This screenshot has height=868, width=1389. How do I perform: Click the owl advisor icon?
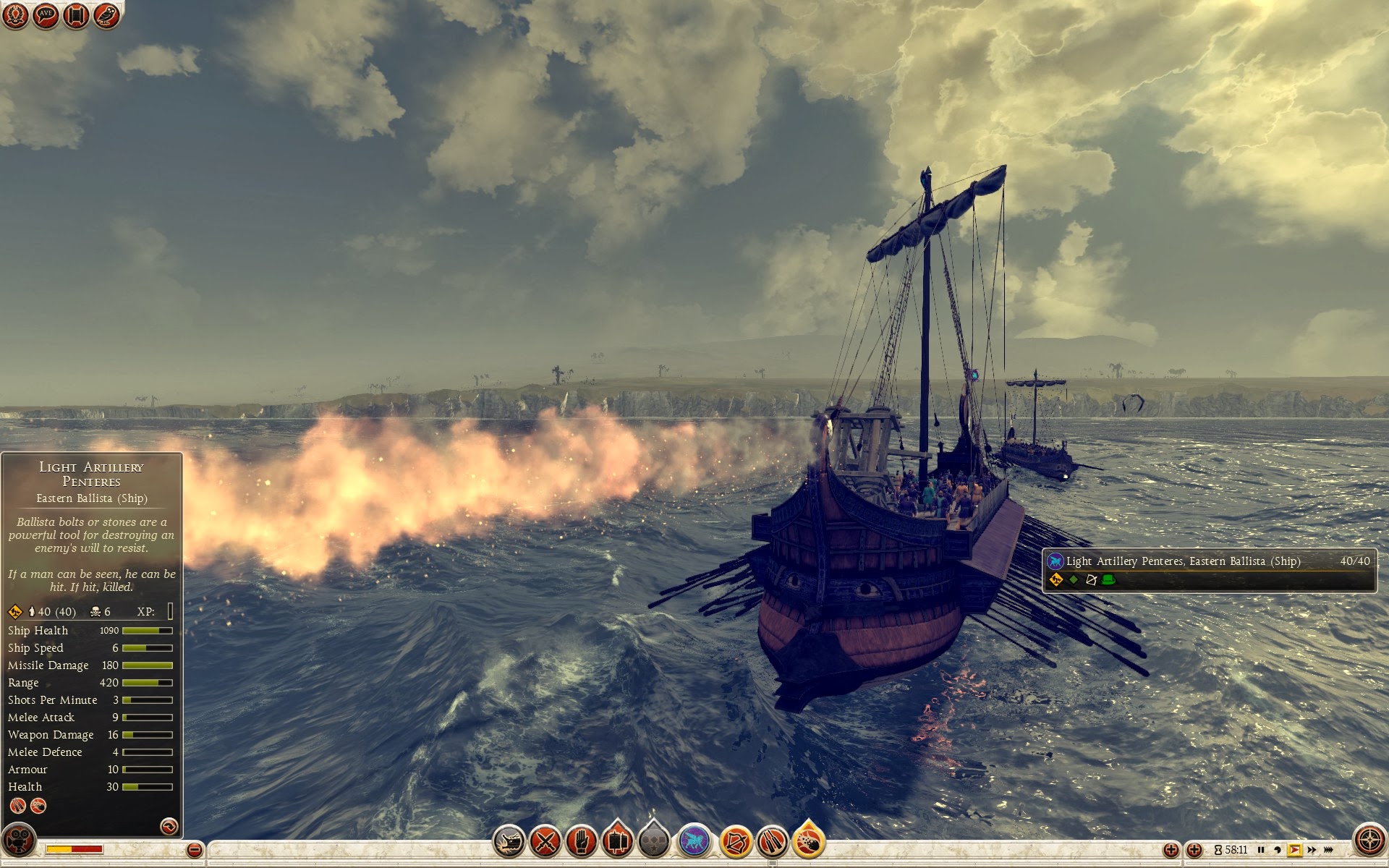point(106,15)
